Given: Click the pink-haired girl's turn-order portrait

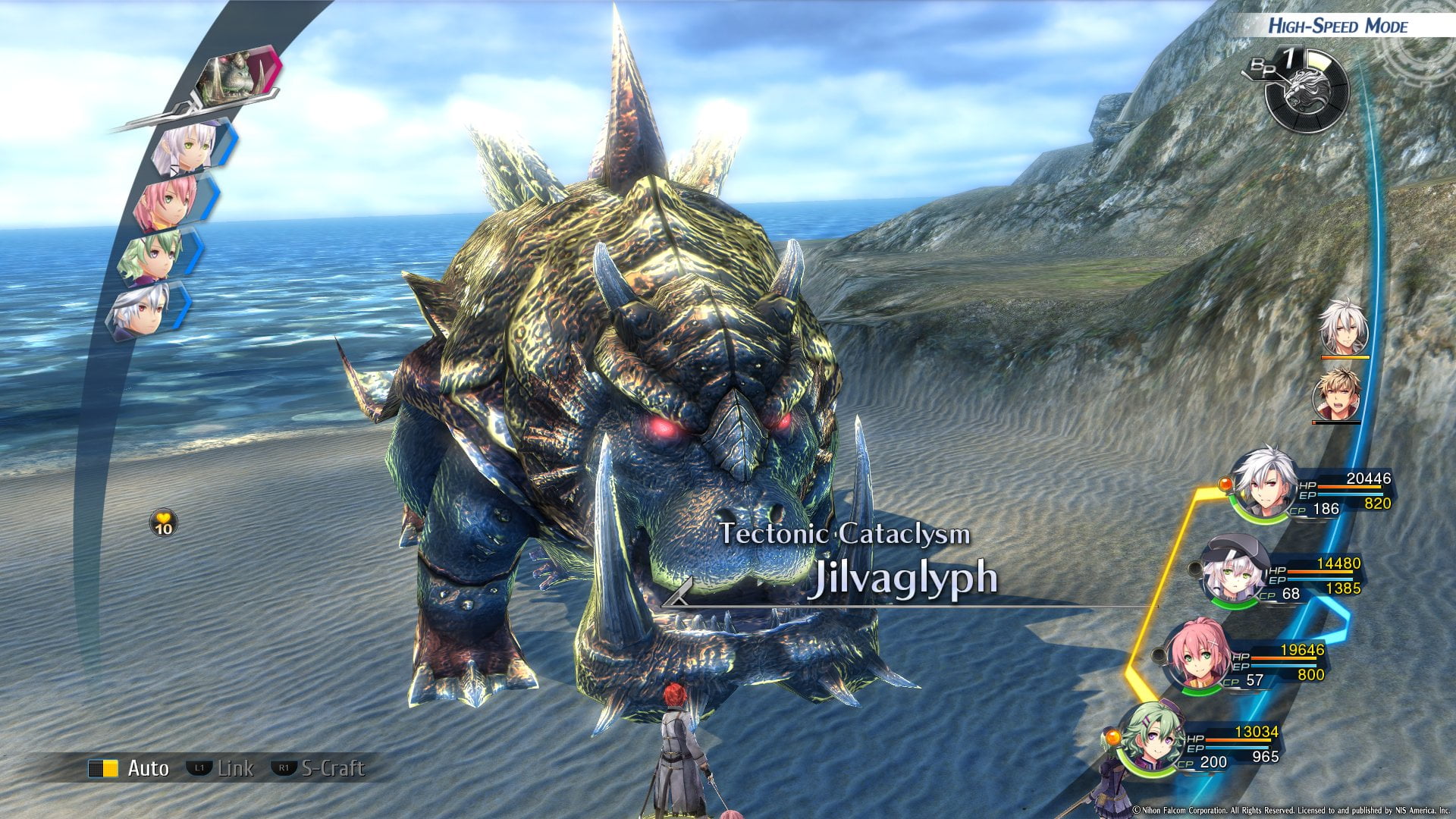Looking at the screenshot, I should [168, 202].
